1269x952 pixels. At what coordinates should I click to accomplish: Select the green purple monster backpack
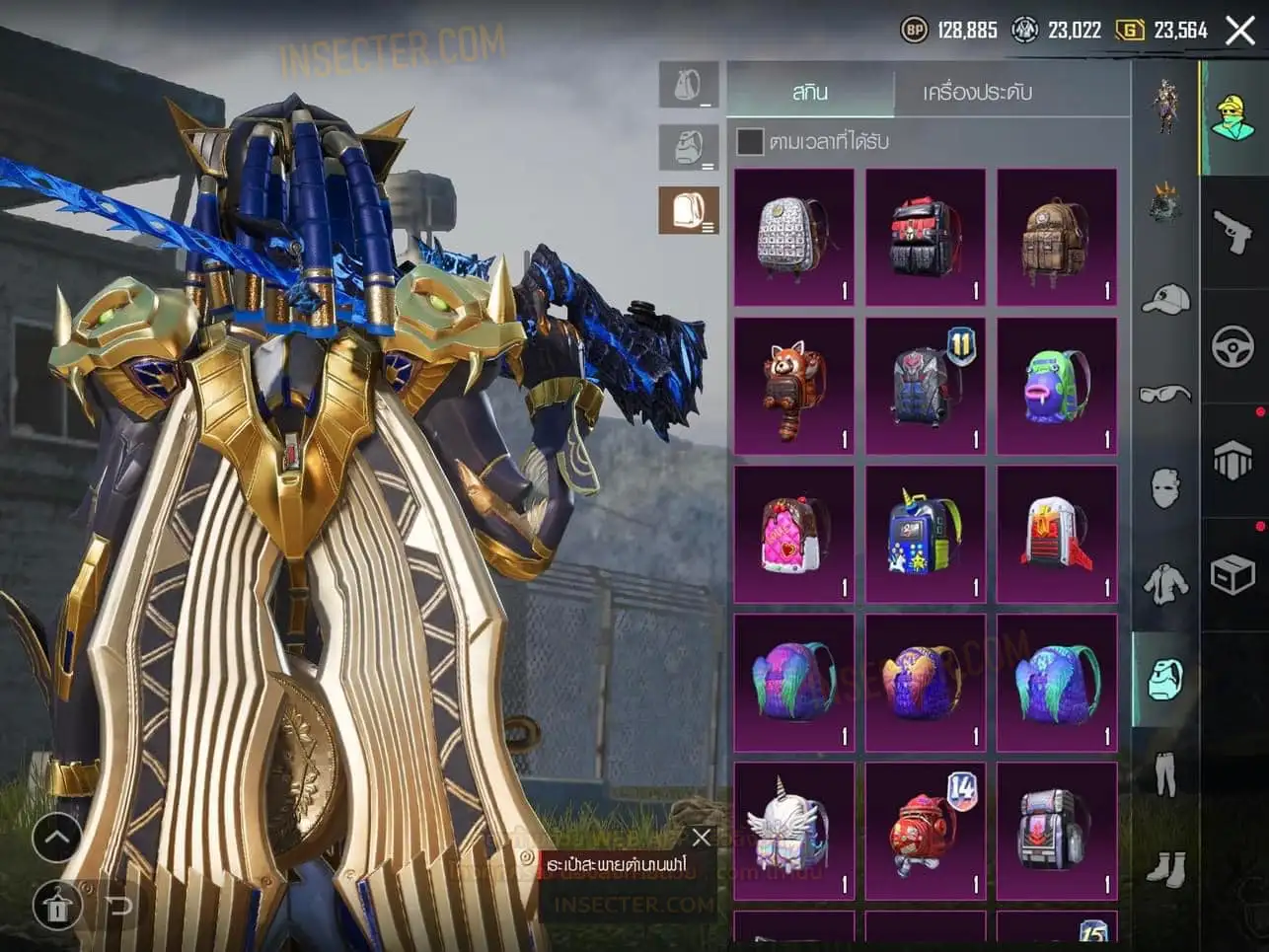[1056, 386]
